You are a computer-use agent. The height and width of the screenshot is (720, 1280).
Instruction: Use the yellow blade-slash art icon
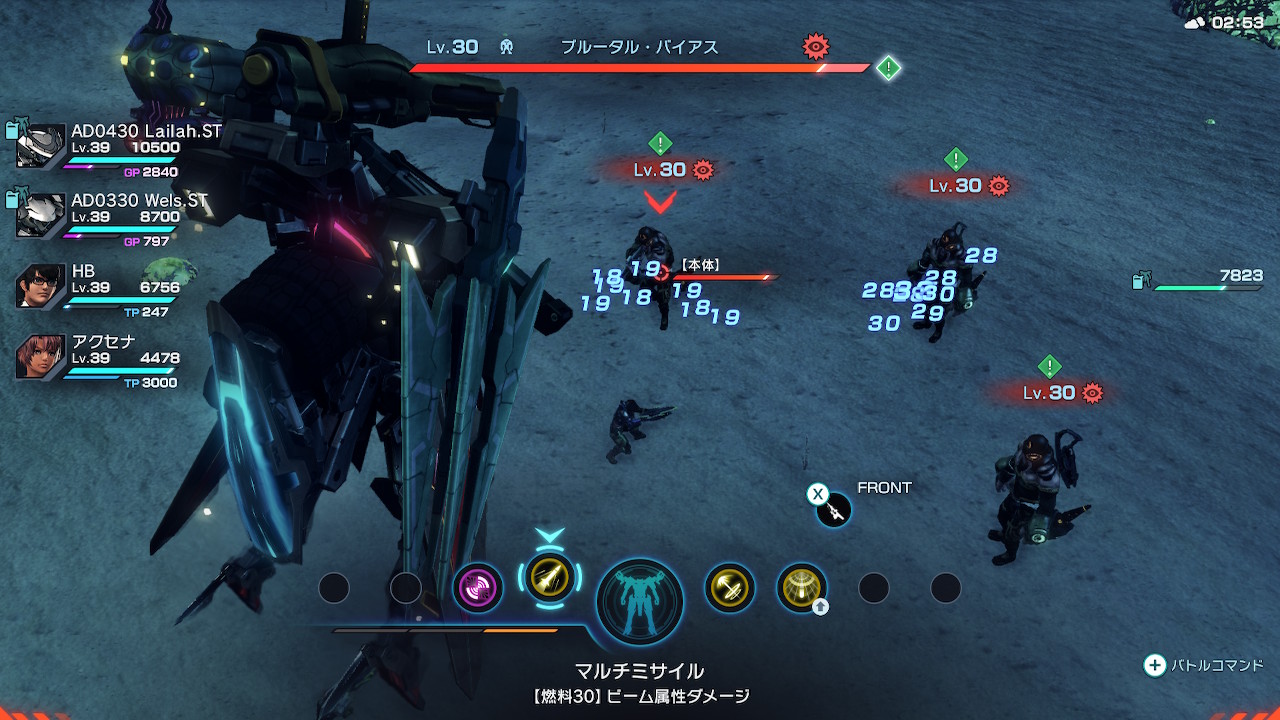(729, 588)
